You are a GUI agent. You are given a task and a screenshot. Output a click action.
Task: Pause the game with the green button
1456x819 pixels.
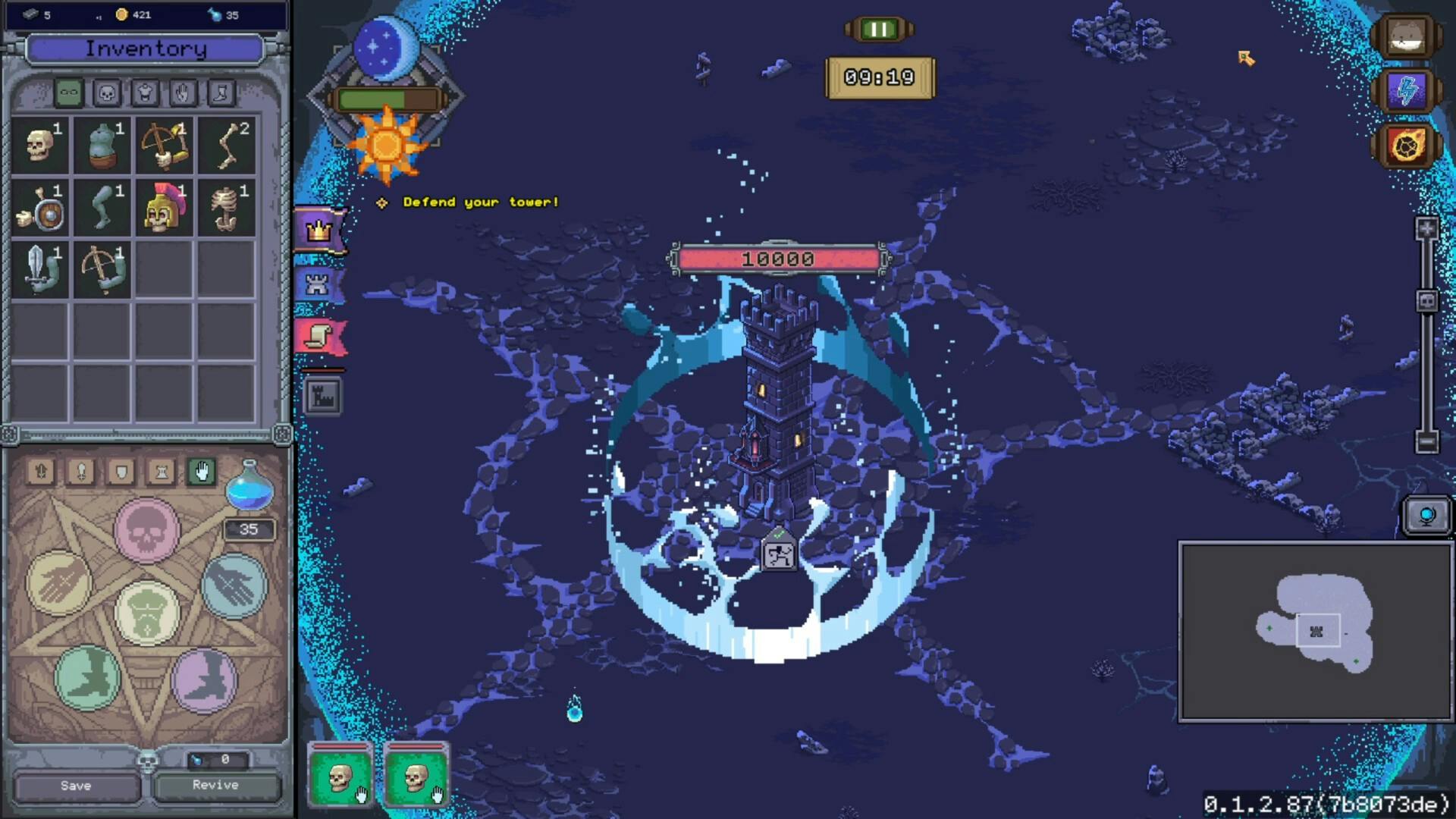coord(879,30)
